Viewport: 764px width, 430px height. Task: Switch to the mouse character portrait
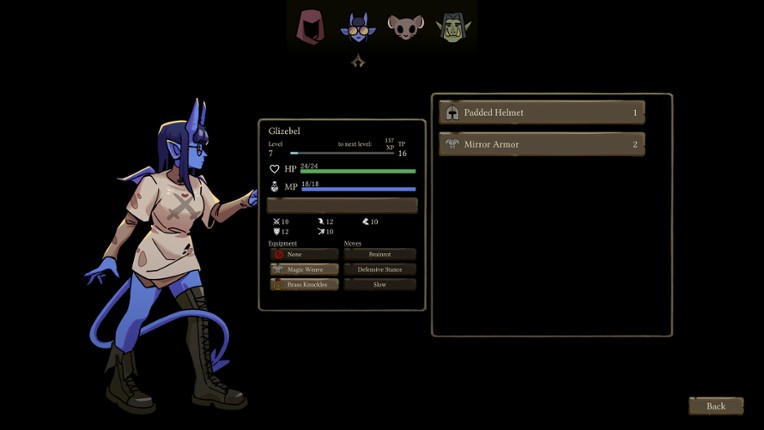coord(405,27)
